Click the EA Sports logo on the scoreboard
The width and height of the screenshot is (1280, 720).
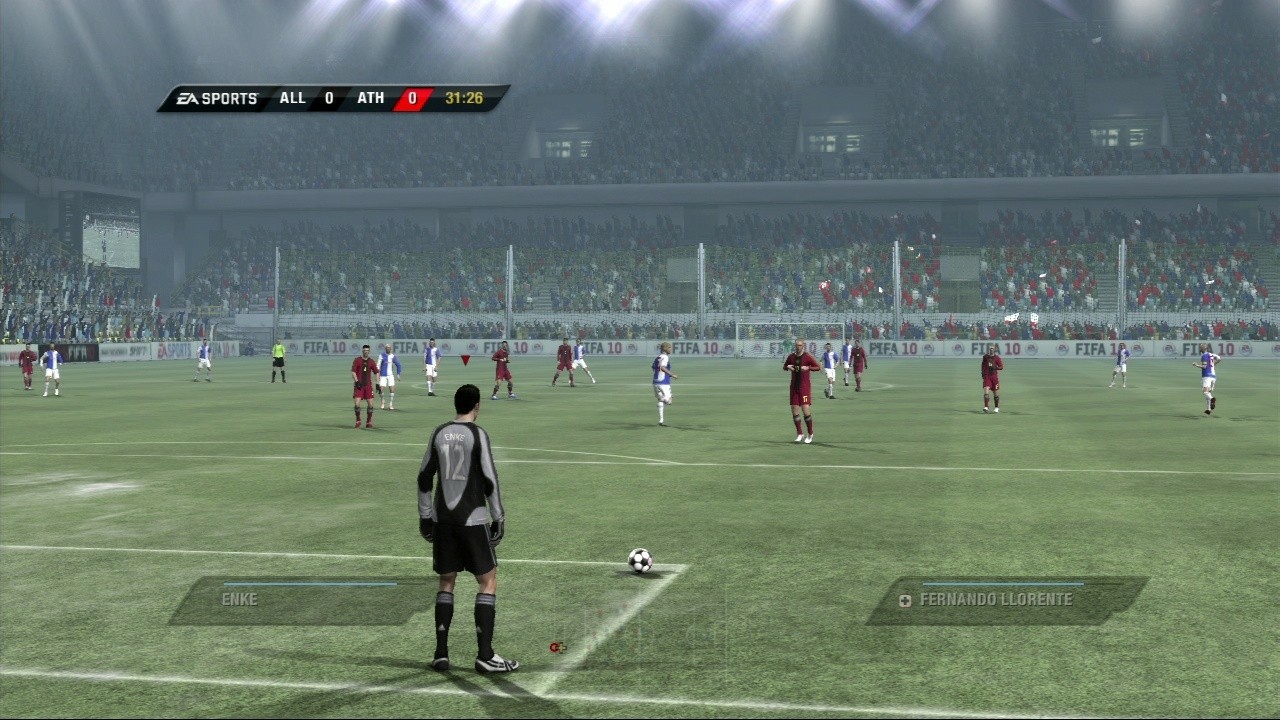point(215,97)
